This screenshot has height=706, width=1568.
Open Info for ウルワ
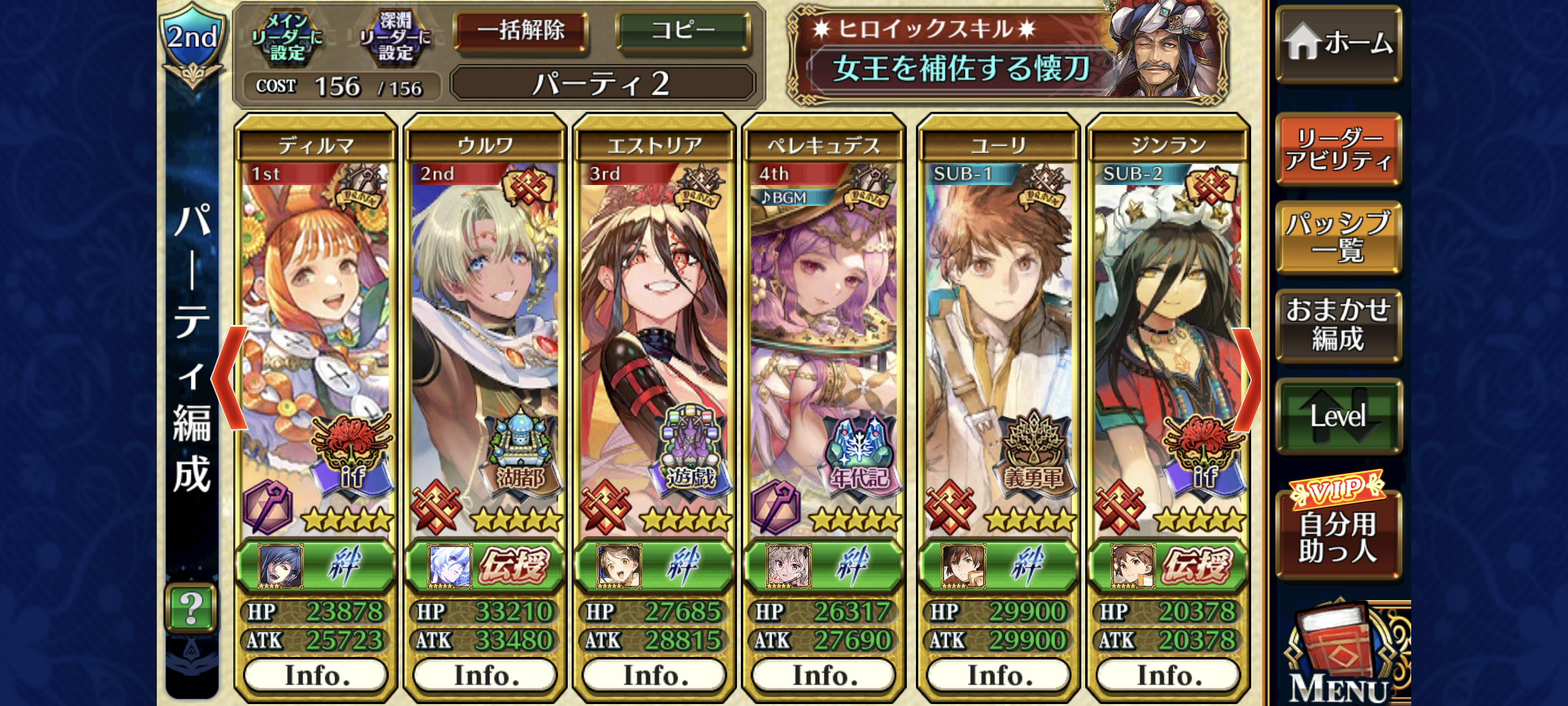click(485, 675)
